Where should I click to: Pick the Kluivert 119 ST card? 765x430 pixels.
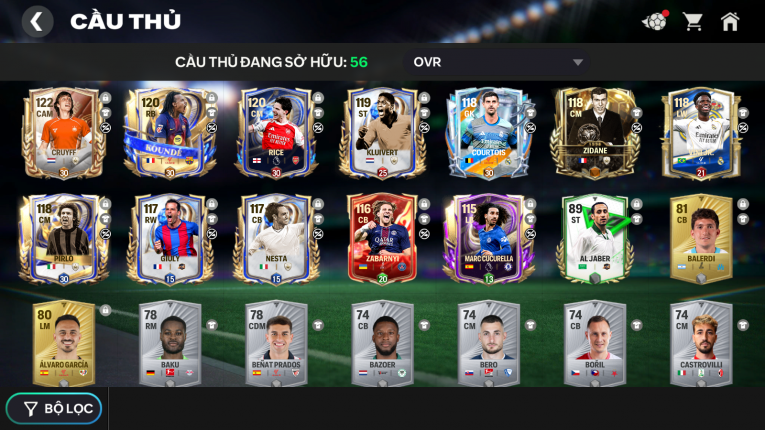pos(381,134)
